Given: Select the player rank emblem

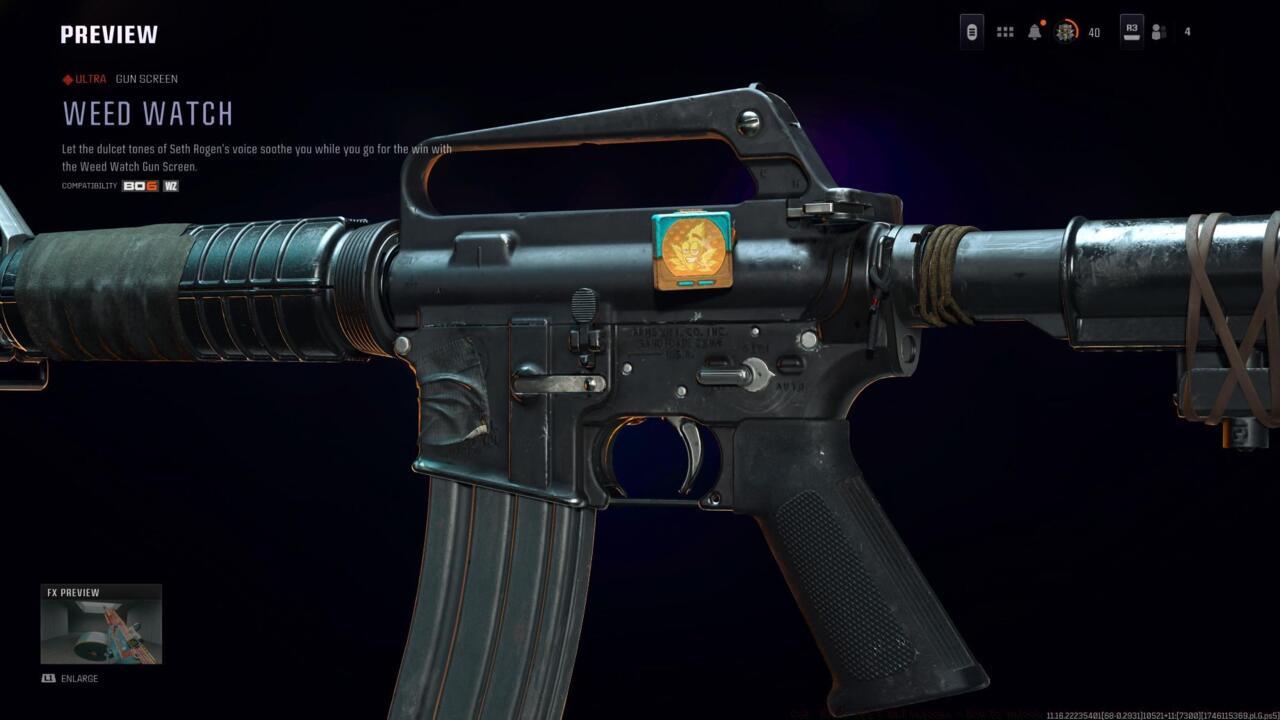Looking at the screenshot, I should pyautogui.click(x=1062, y=31).
